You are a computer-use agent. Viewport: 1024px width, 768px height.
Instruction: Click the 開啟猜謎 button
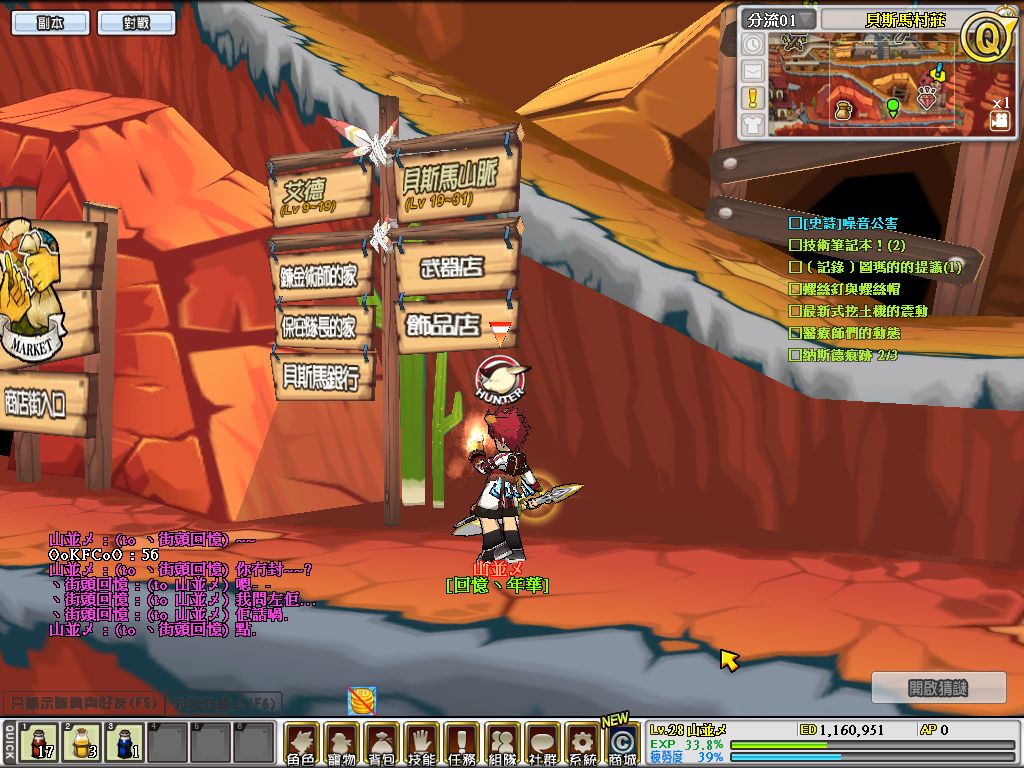pyautogui.click(x=939, y=688)
